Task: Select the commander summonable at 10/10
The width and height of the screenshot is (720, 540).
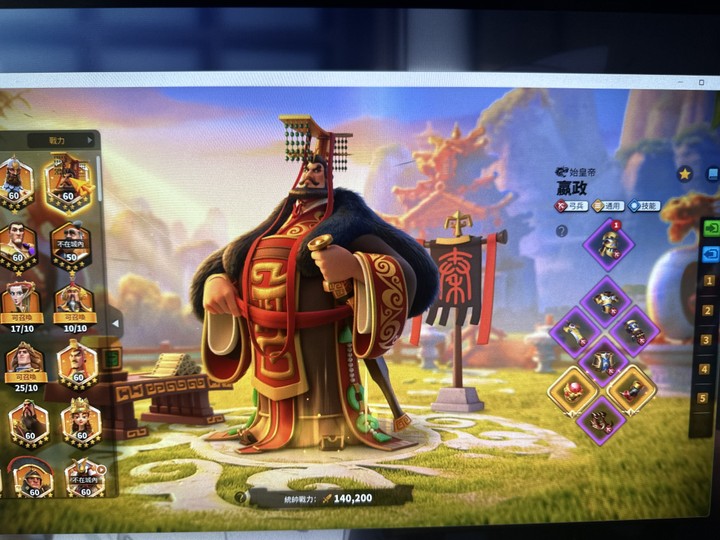Action: [x=72, y=300]
